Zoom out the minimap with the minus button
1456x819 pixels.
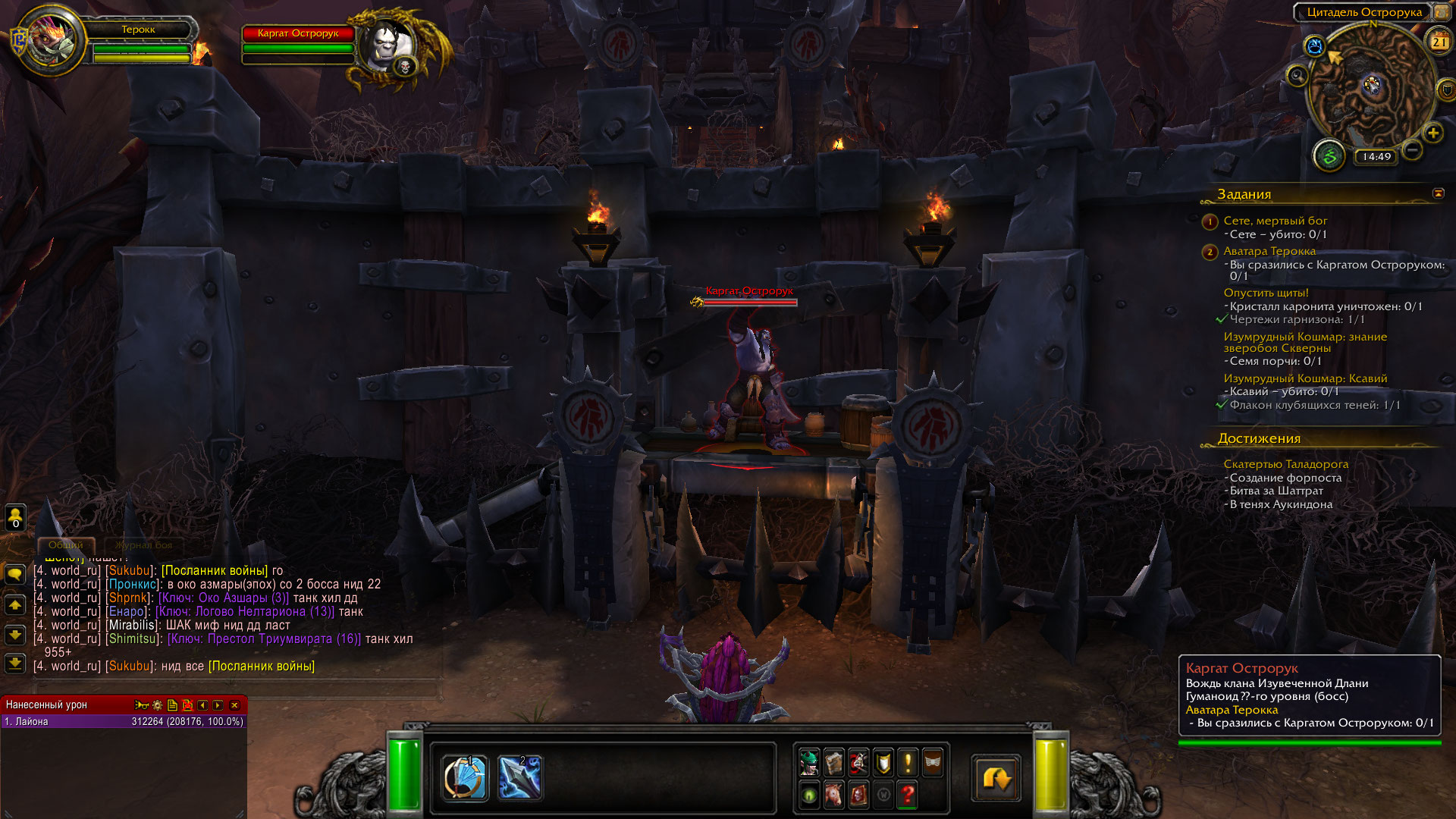point(1412,149)
